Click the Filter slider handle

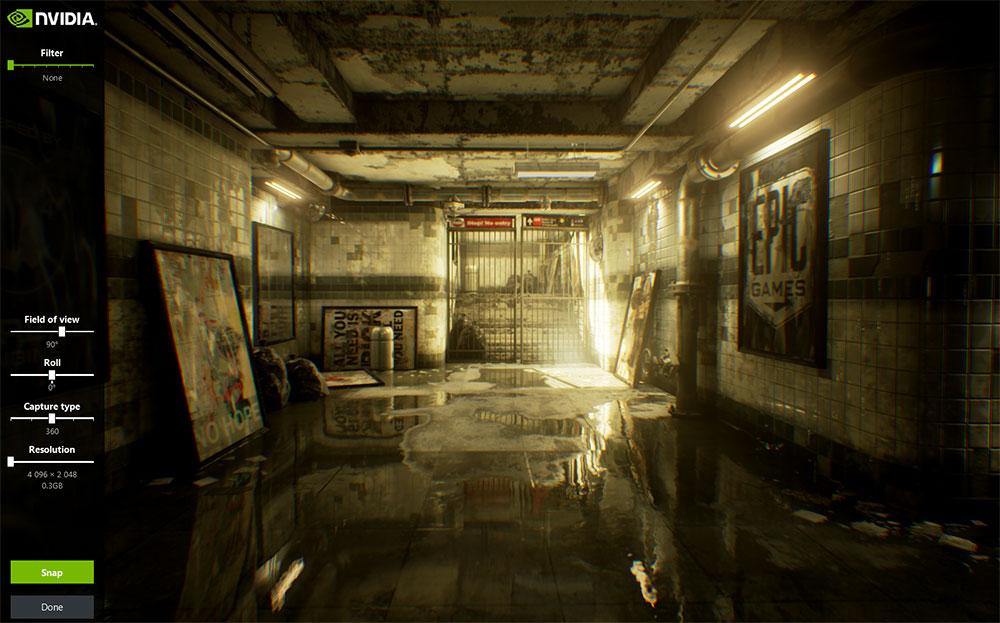pos(11,65)
